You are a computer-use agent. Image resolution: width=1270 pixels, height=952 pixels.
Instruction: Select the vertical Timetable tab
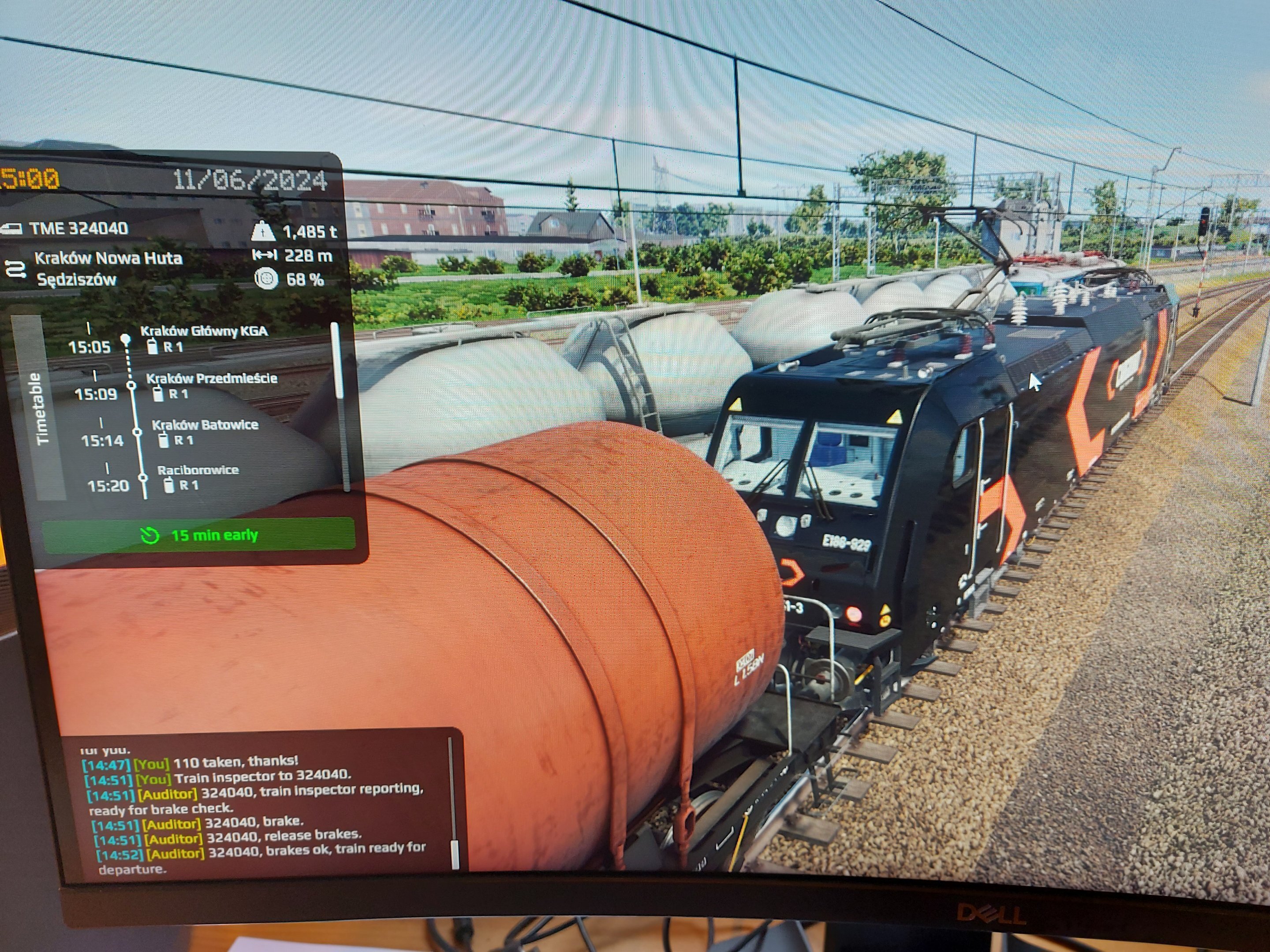point(42,408)
